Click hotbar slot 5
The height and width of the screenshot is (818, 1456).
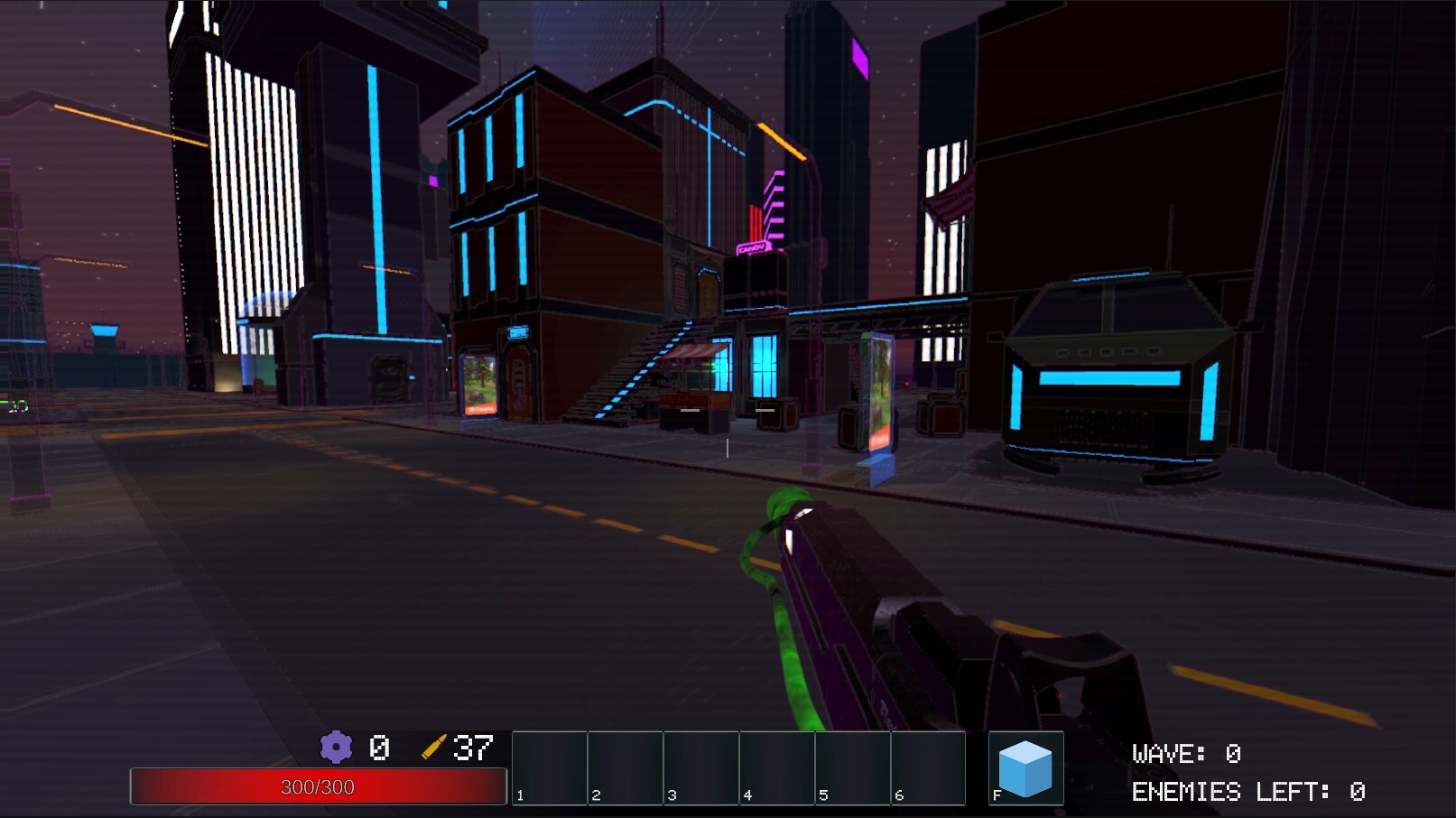[x=852, y=766]
